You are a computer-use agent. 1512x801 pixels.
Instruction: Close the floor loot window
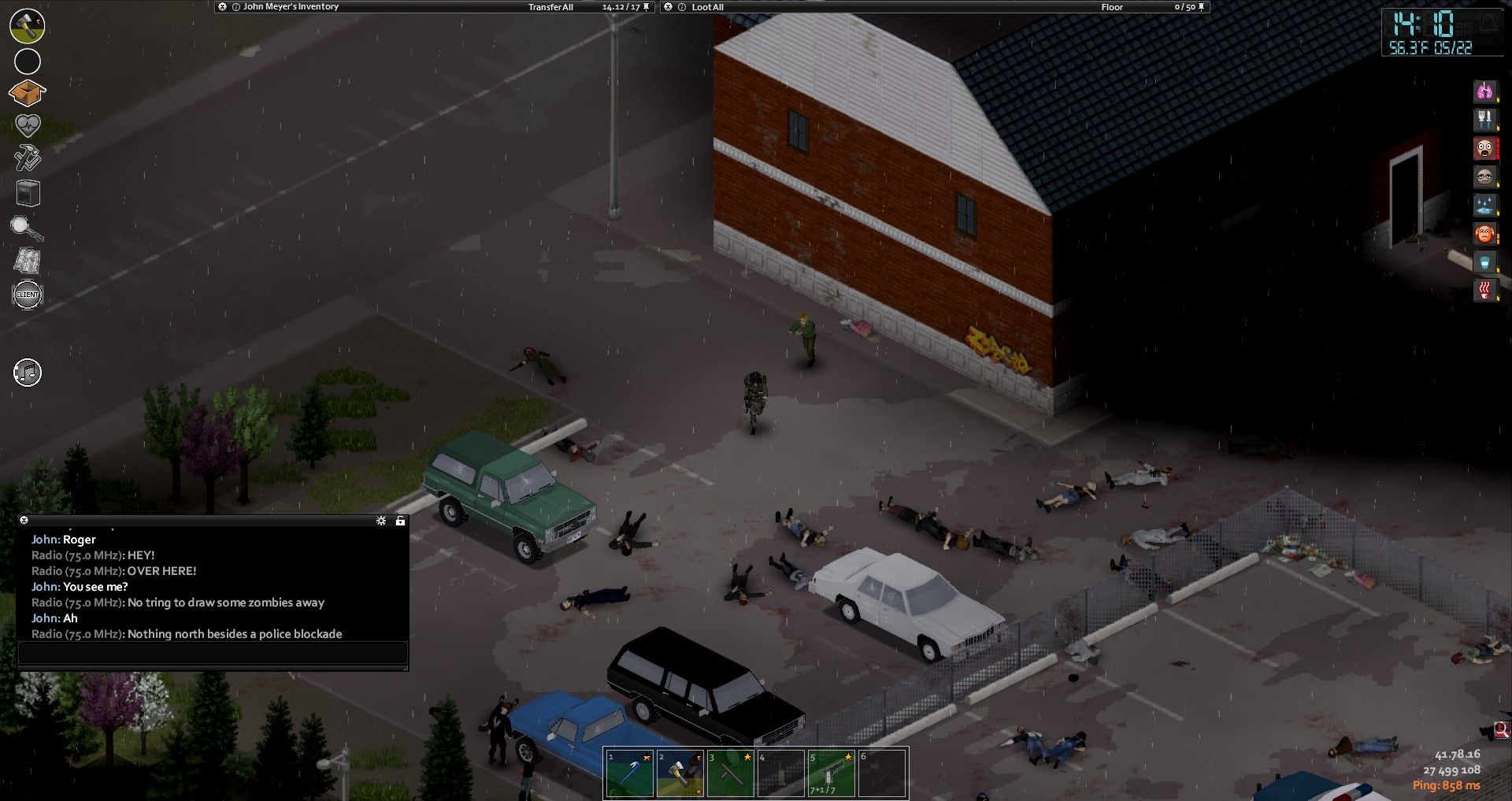point(669,6)
